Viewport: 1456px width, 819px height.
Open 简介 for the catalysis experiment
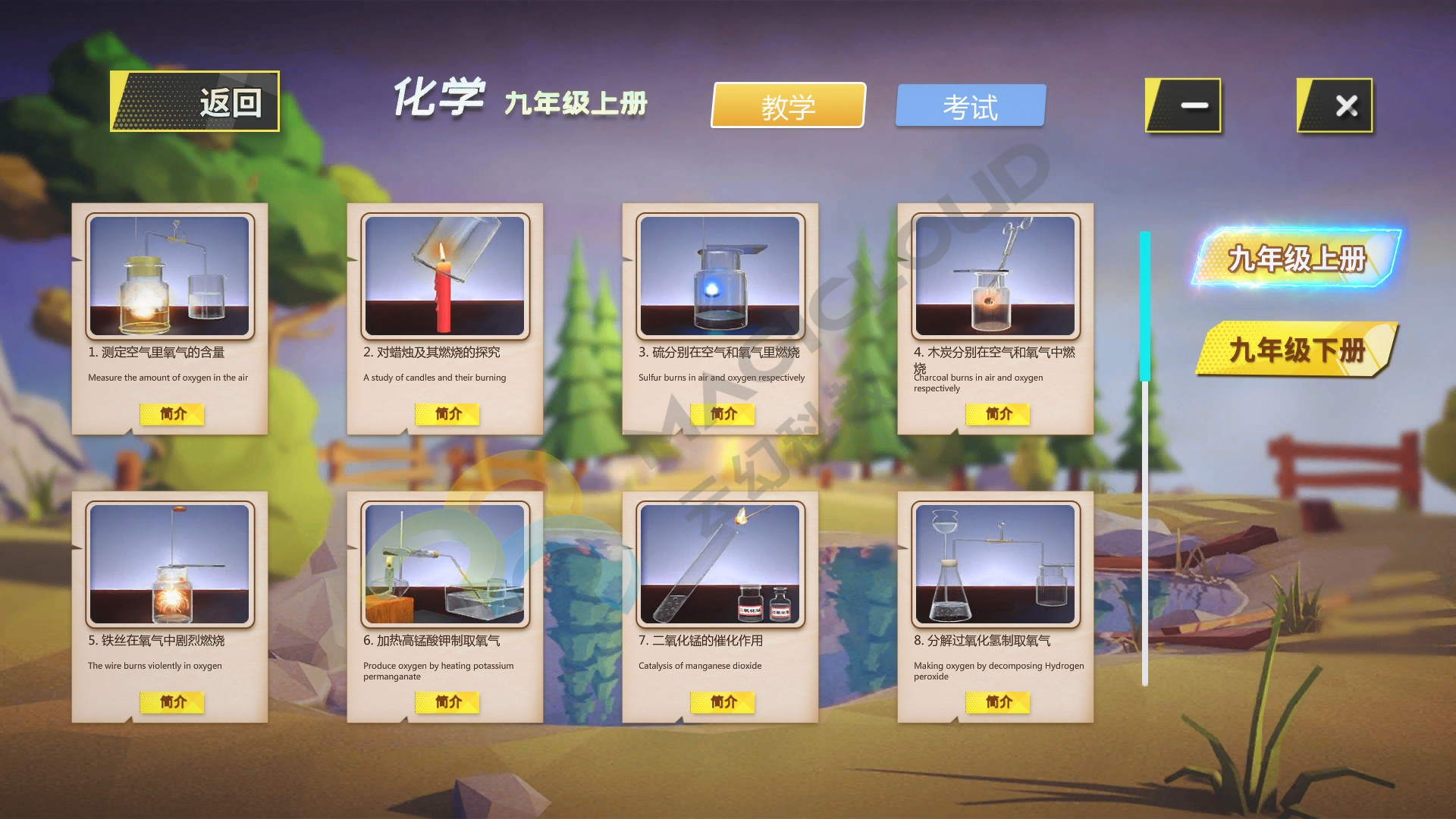(x=722, y=702)
